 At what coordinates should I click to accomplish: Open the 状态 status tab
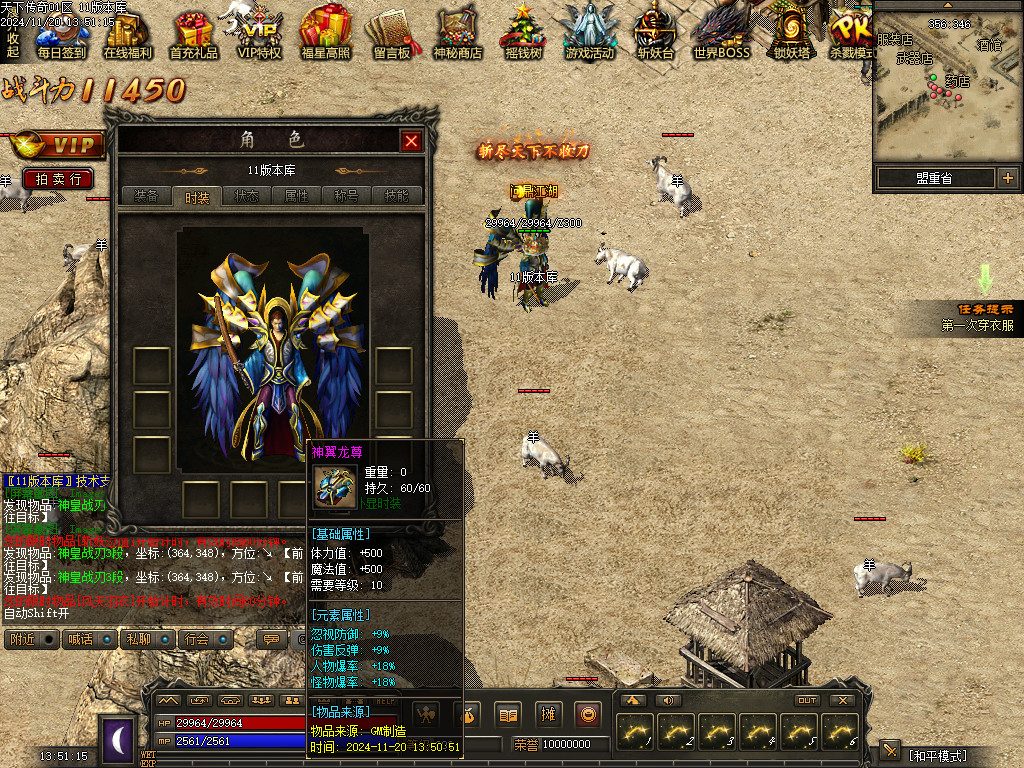point(246,196)
